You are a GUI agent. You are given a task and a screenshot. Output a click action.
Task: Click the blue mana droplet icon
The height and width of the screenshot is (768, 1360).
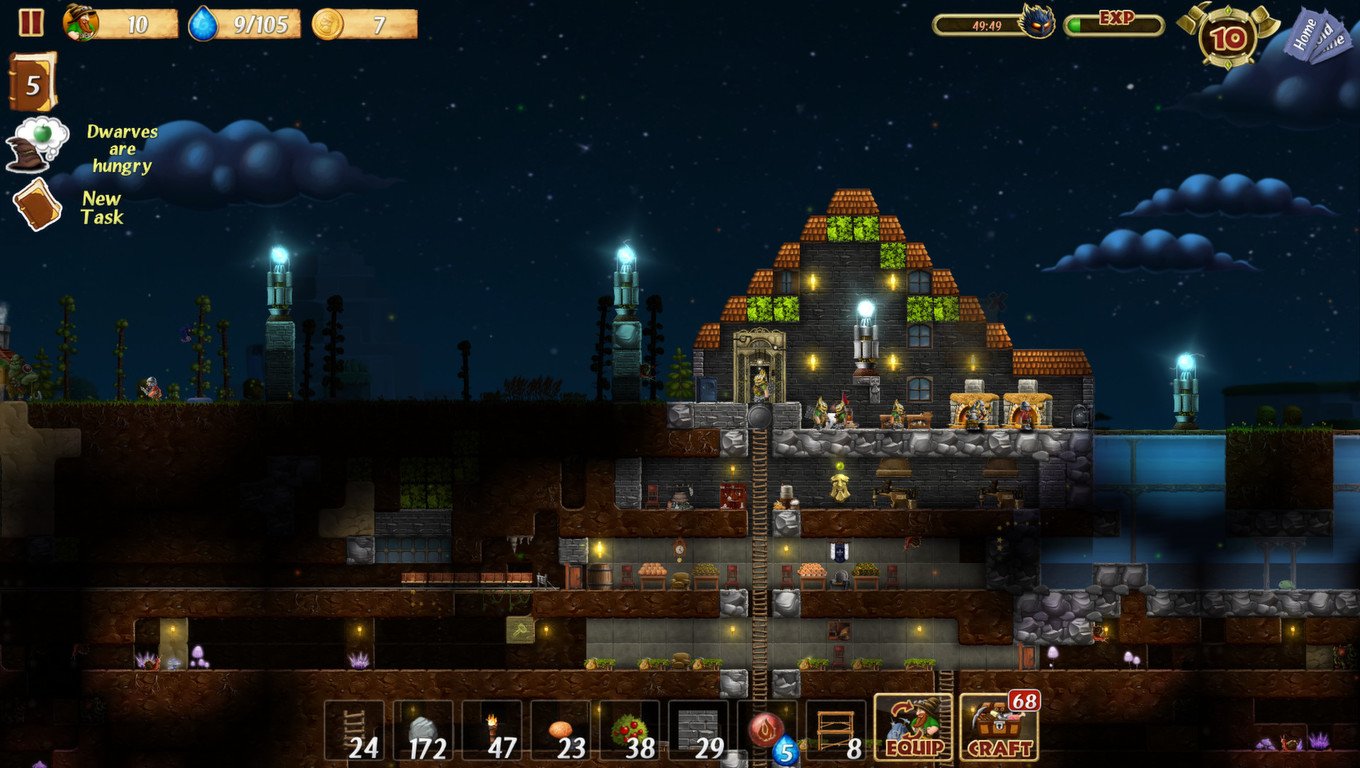[204, 23]
